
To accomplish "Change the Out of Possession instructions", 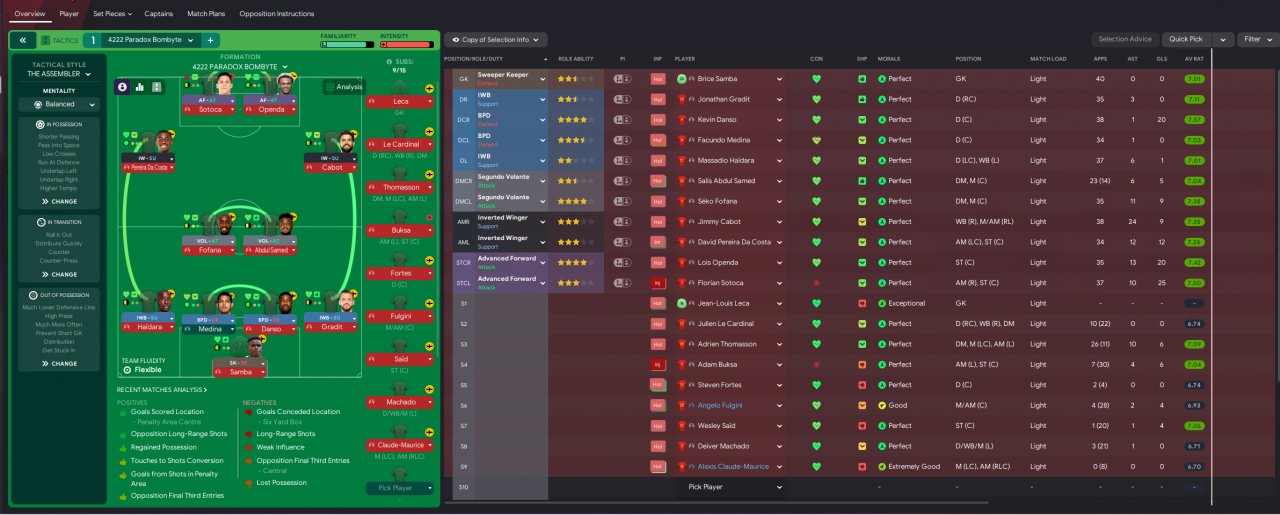I will point(60,364).
